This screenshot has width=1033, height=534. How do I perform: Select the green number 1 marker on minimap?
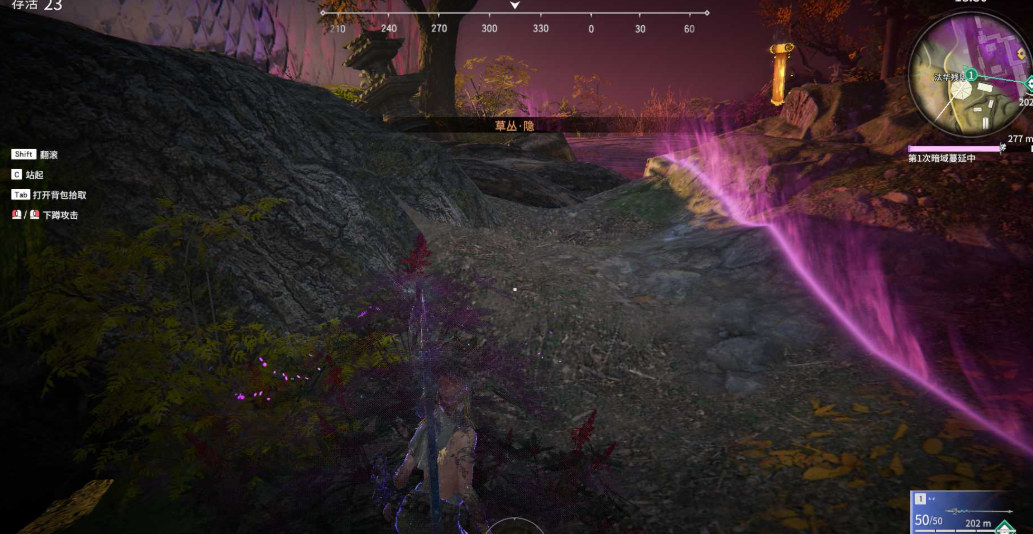click(970, 75)
